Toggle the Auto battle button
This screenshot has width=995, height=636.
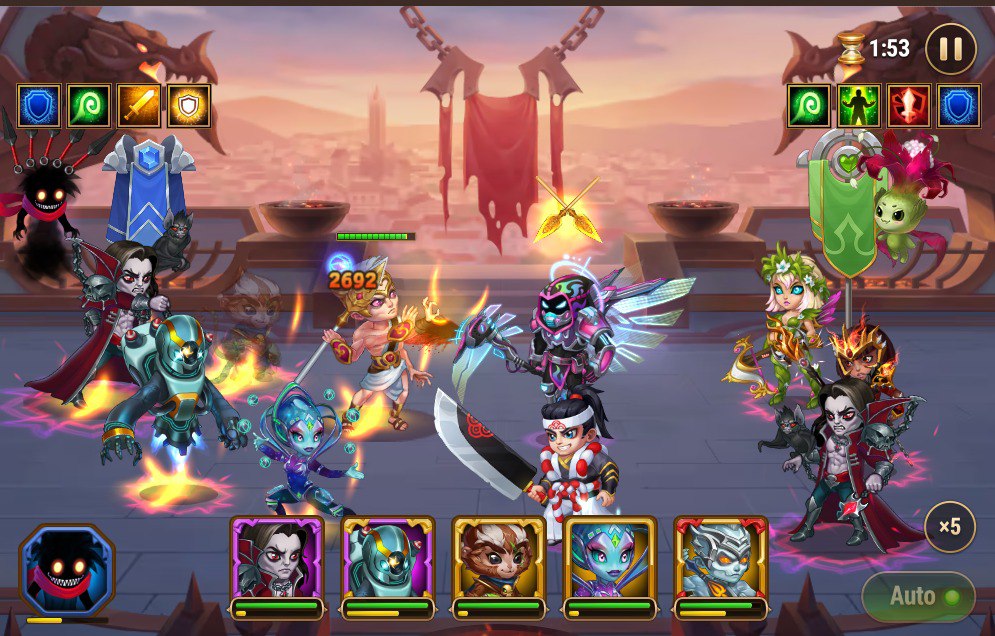coord(918,597)
